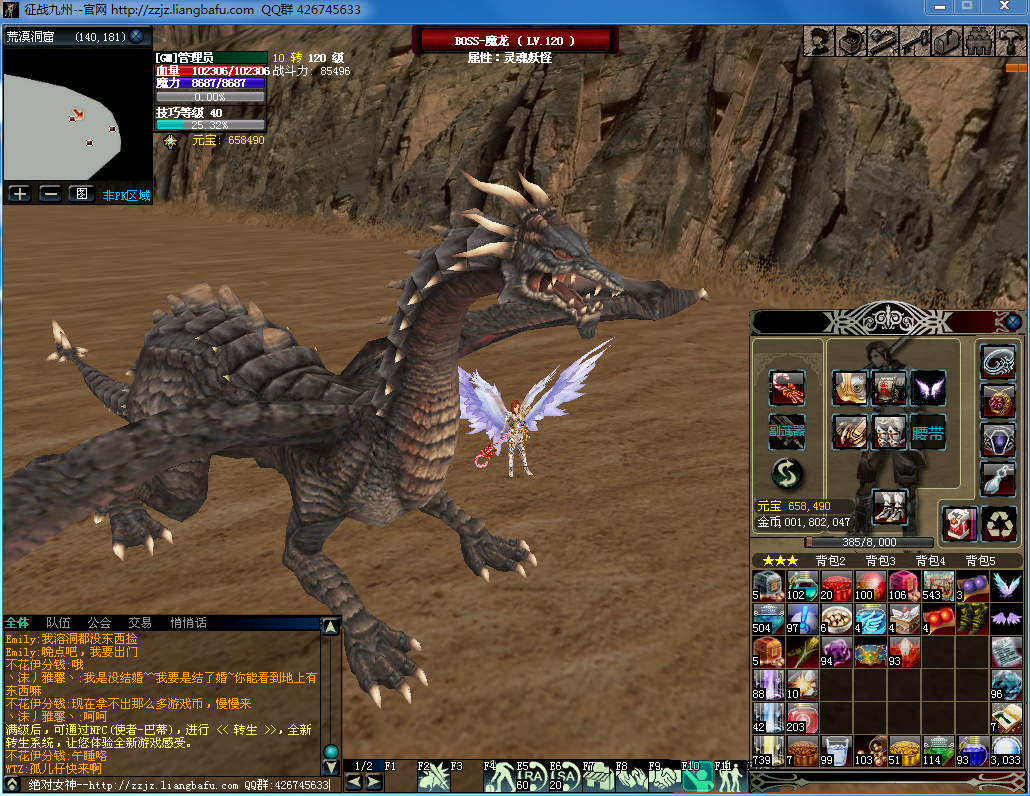Screen dimensions: 1030x796
Task: Open the character portrait menu icon
Action: pos(821,41)
